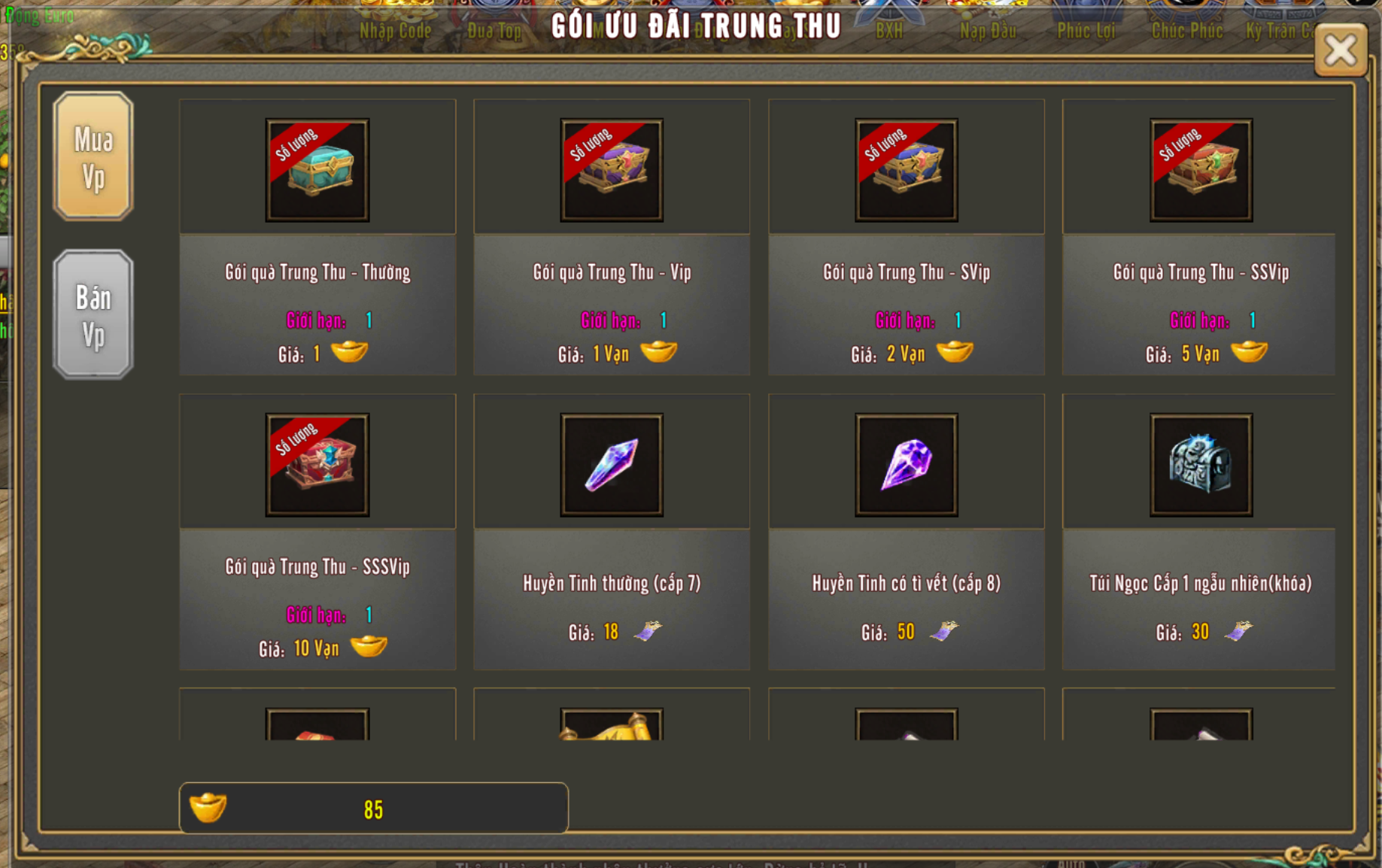
Task: Choose the Gói quà Trung Thu - Vip chest
Action: pyautogui.click(x=612, y=170)
